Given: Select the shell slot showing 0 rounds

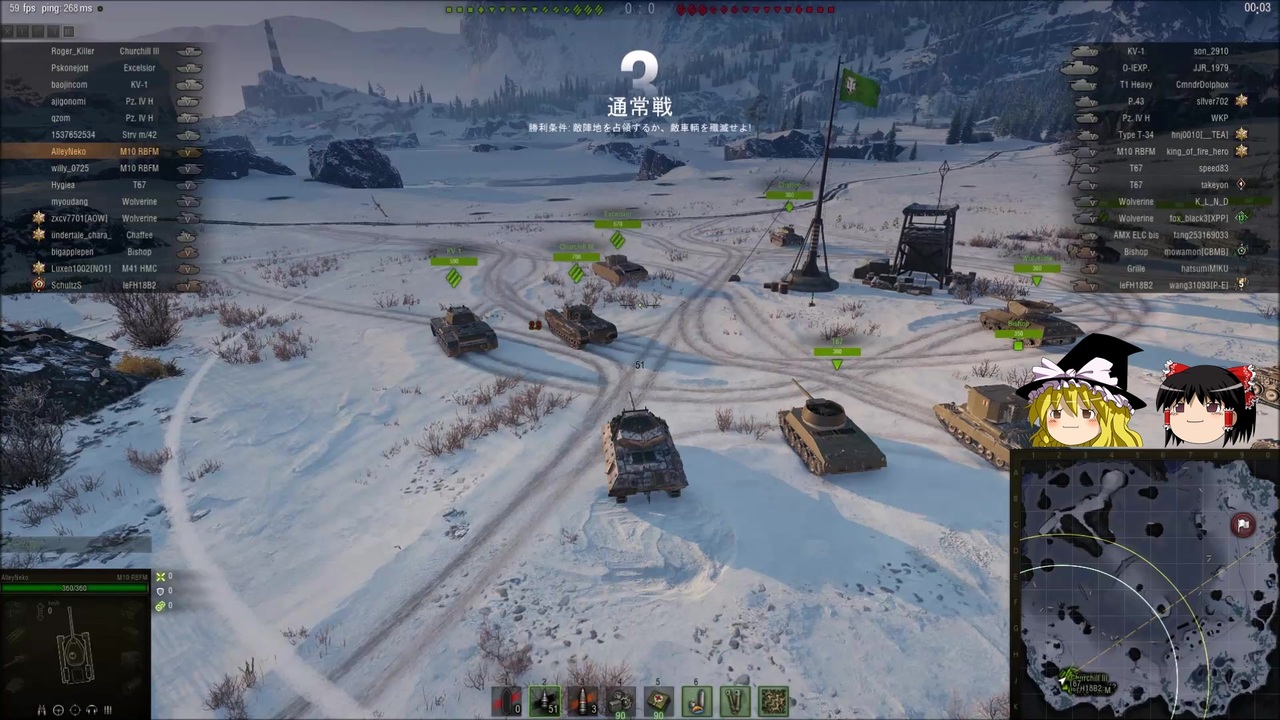Looking at the screenshot, I should [507, 702].
